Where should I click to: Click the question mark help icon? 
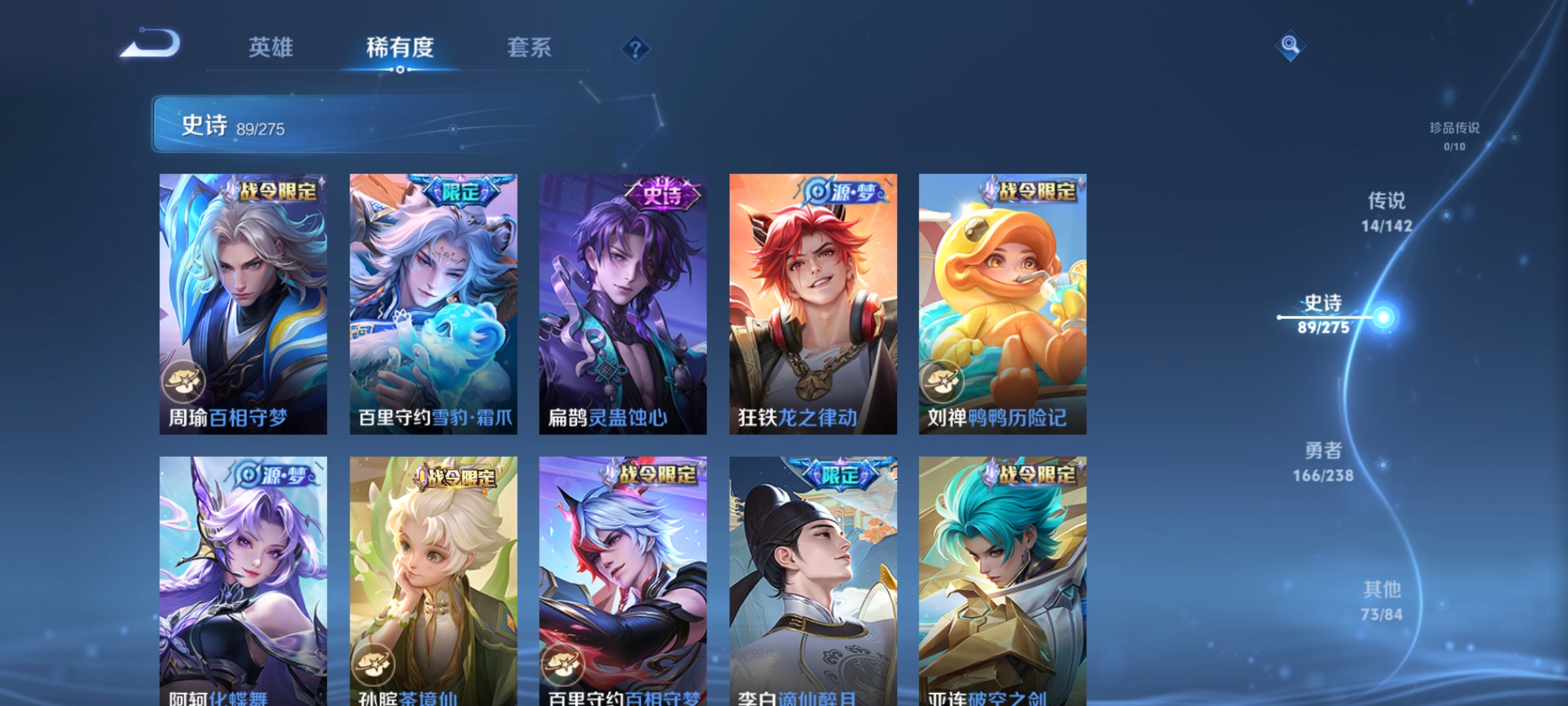(634, 48)
